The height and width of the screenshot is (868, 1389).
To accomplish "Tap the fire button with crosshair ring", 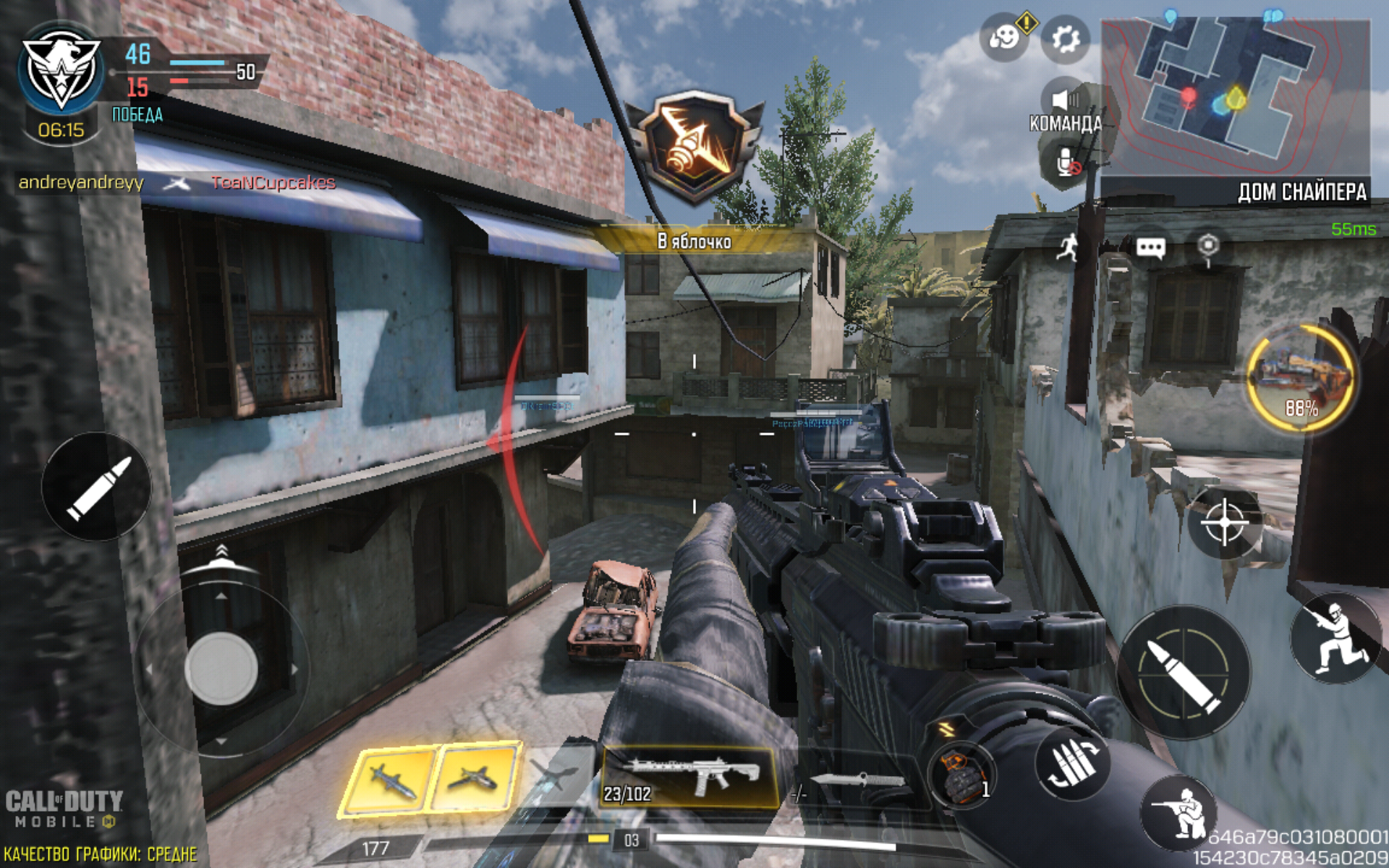I will pyautogui.click(x=1183, y=673).
